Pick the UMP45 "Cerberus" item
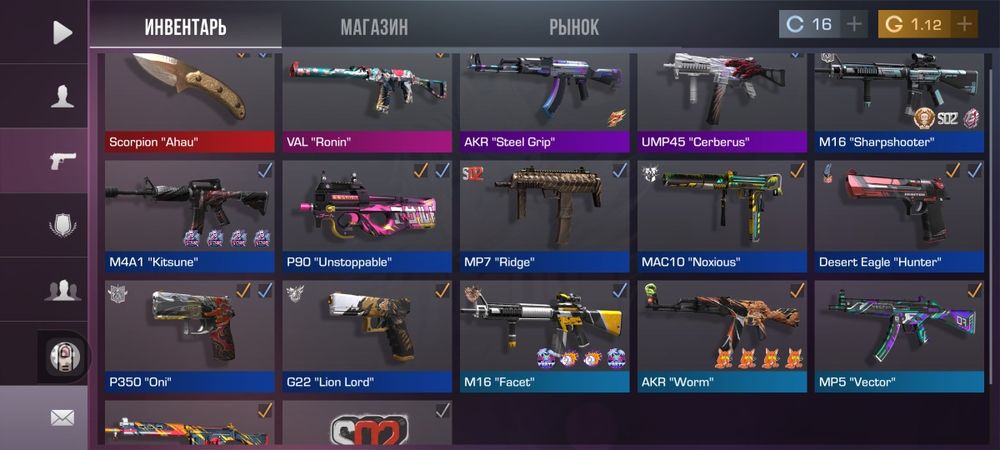This screenshot has height=450, width=1000. pyautogui.click(x=721, y=100)
